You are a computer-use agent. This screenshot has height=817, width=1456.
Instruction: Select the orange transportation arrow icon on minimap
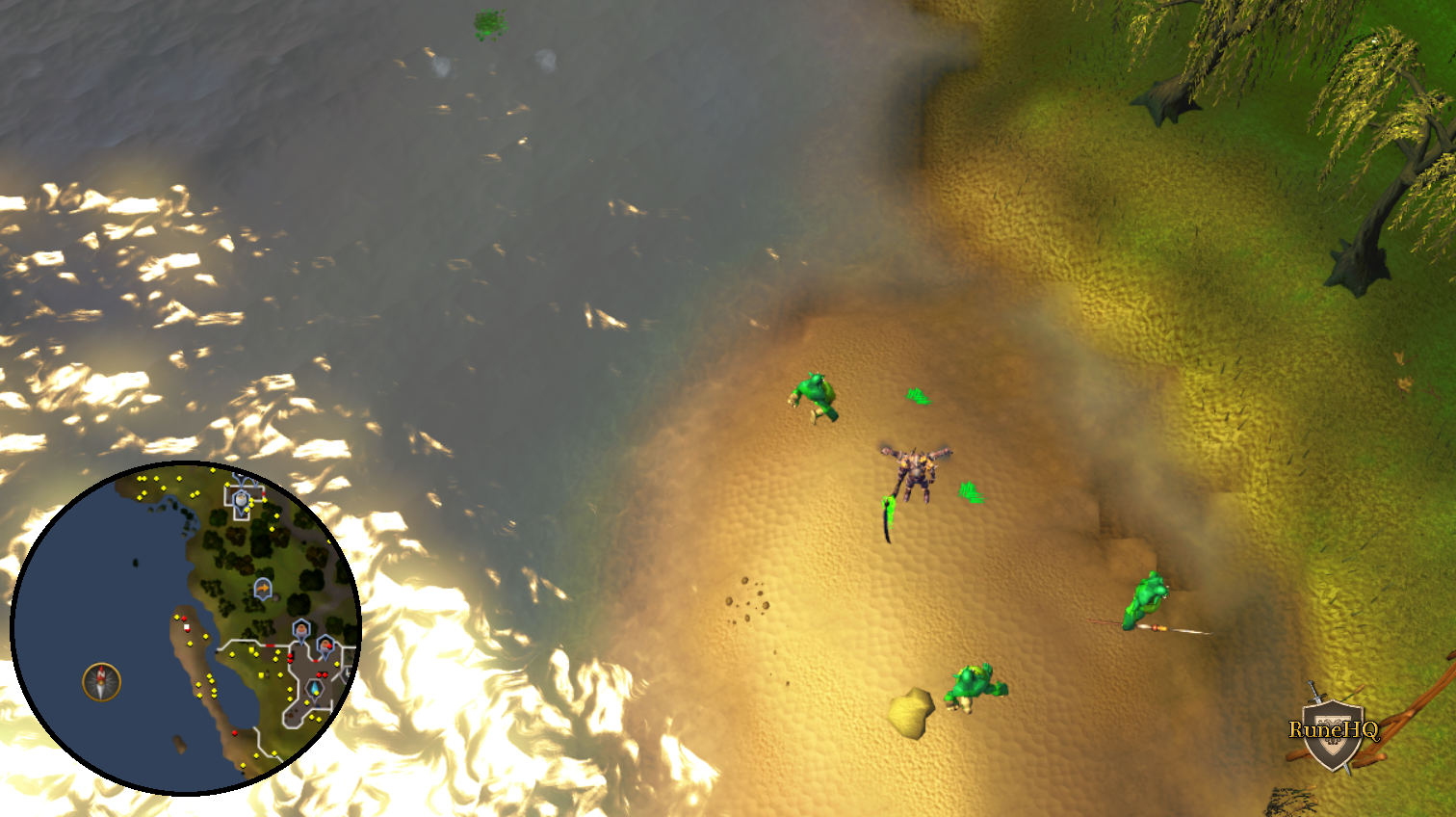tap(263, 588)
